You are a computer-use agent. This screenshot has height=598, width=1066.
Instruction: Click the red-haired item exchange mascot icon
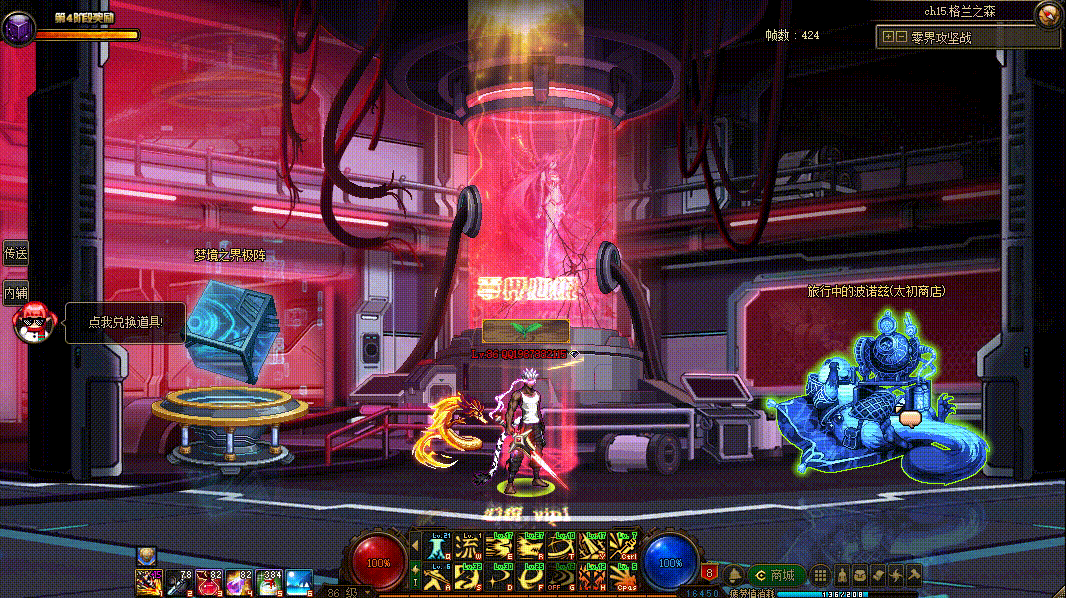click(31, 323)
